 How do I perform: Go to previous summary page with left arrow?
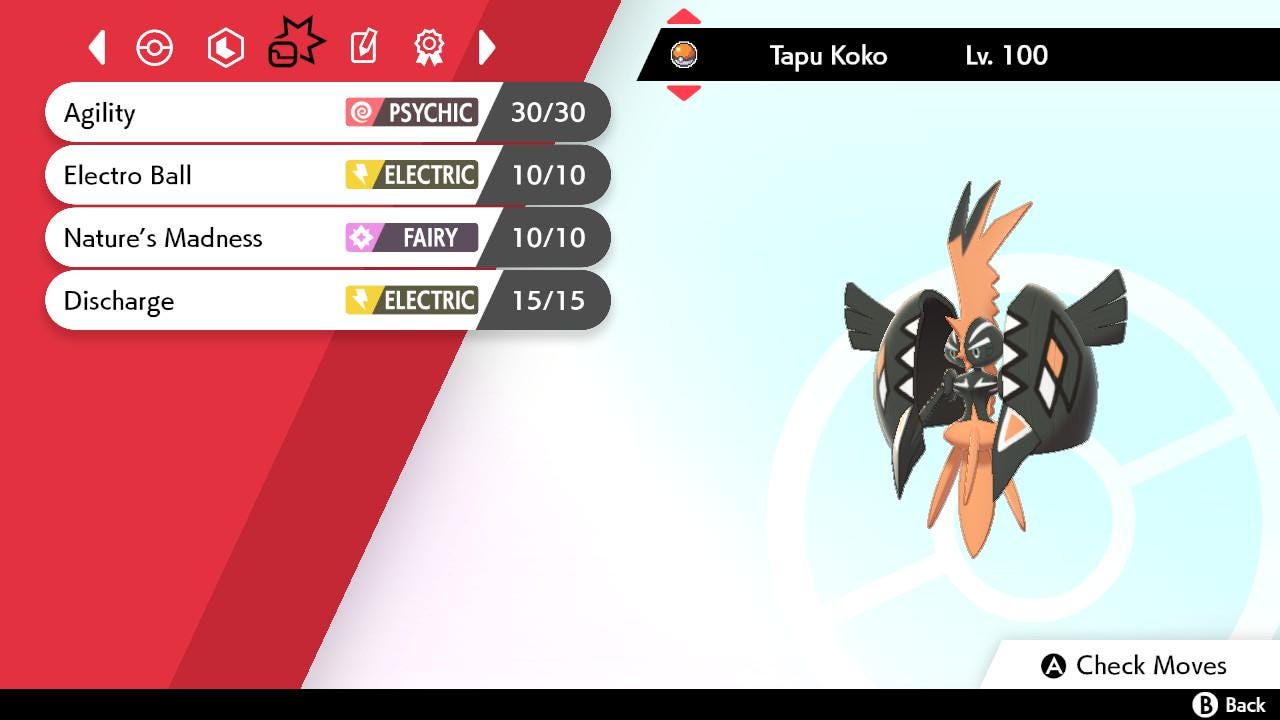click(97, 47)
